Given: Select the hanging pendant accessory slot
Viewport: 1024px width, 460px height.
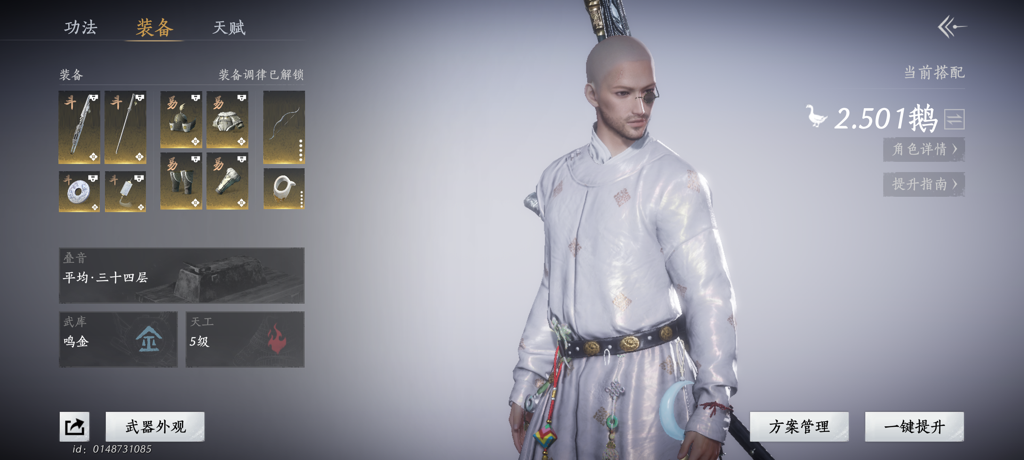Looking at the screenshot, I should point(125,191).
